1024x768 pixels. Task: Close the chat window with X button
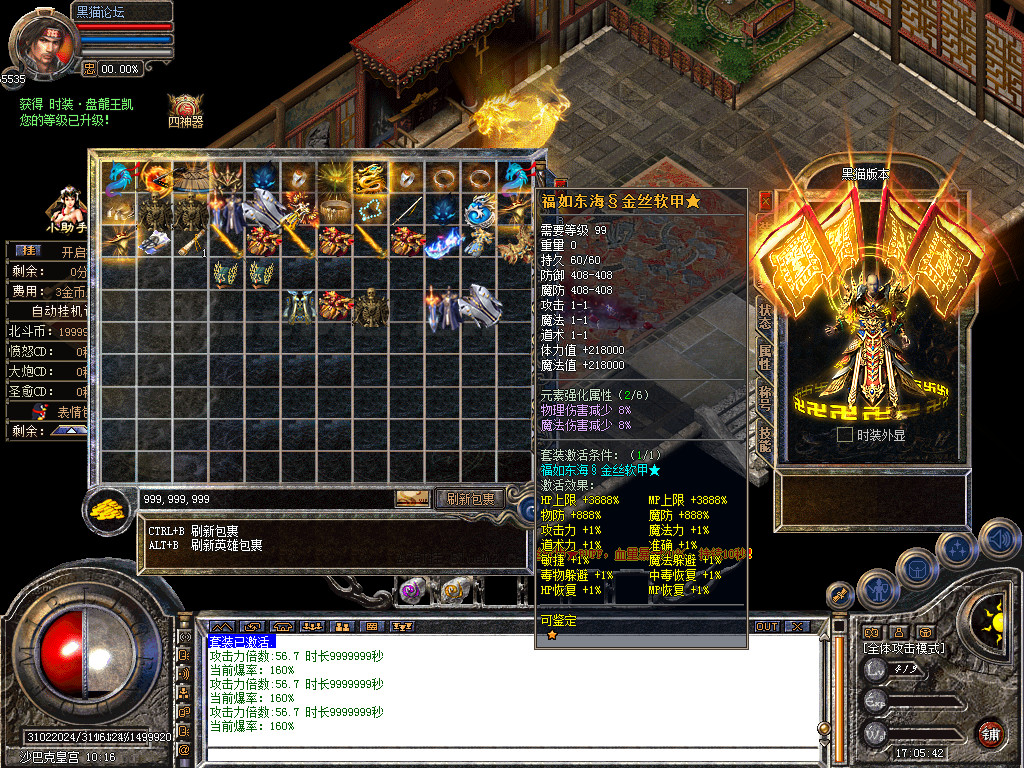click(796, 627)
